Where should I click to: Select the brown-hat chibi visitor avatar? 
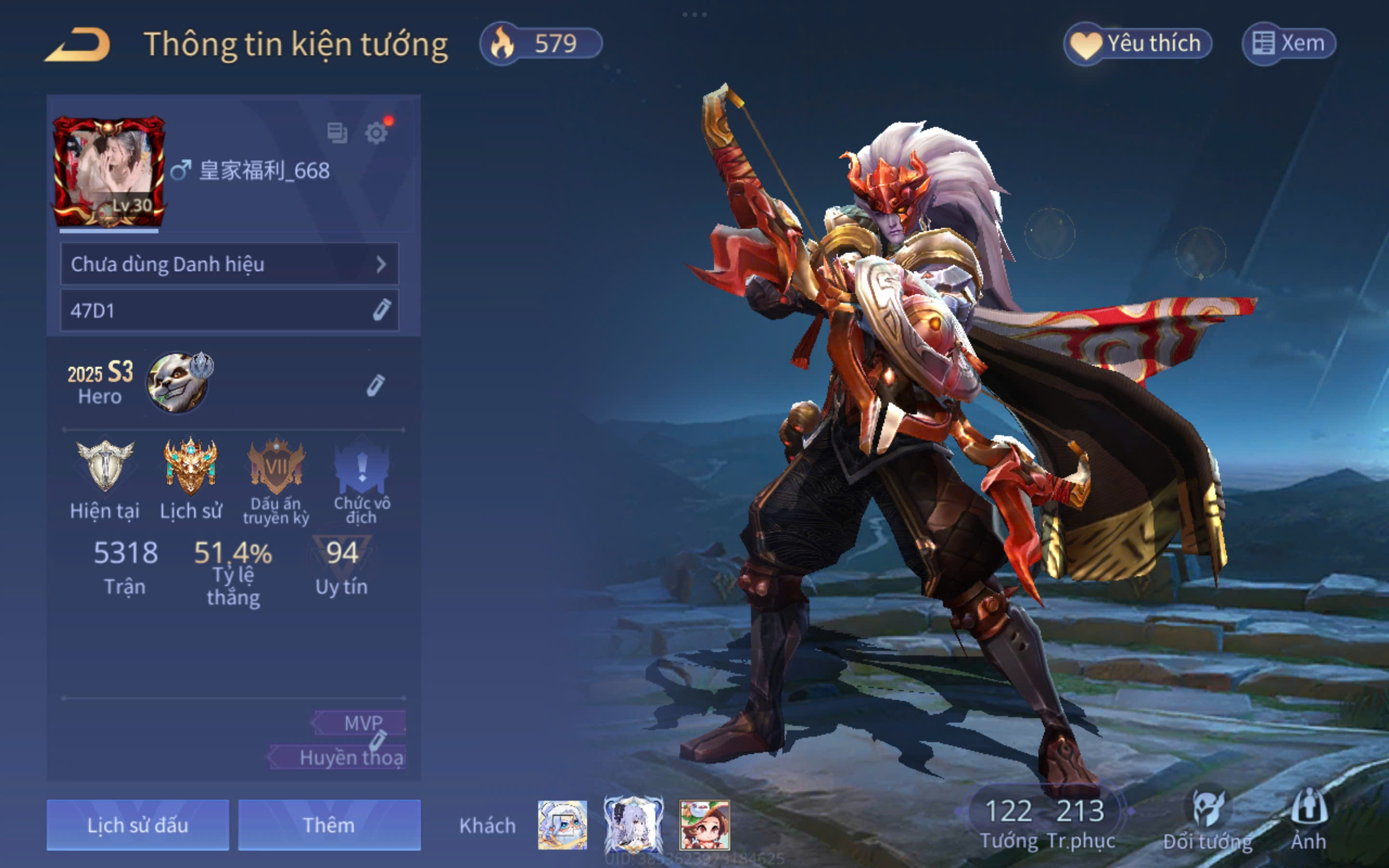(704, 825)
